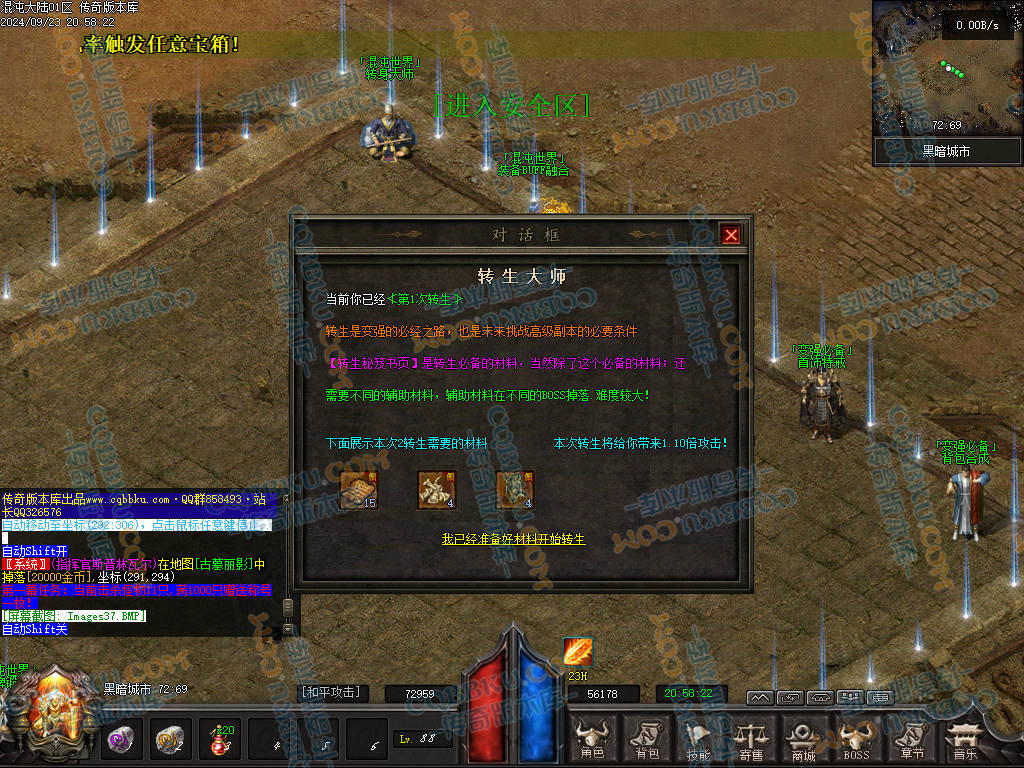
Task: Close the 对话框 dialog window
Action: click(731, 235)
